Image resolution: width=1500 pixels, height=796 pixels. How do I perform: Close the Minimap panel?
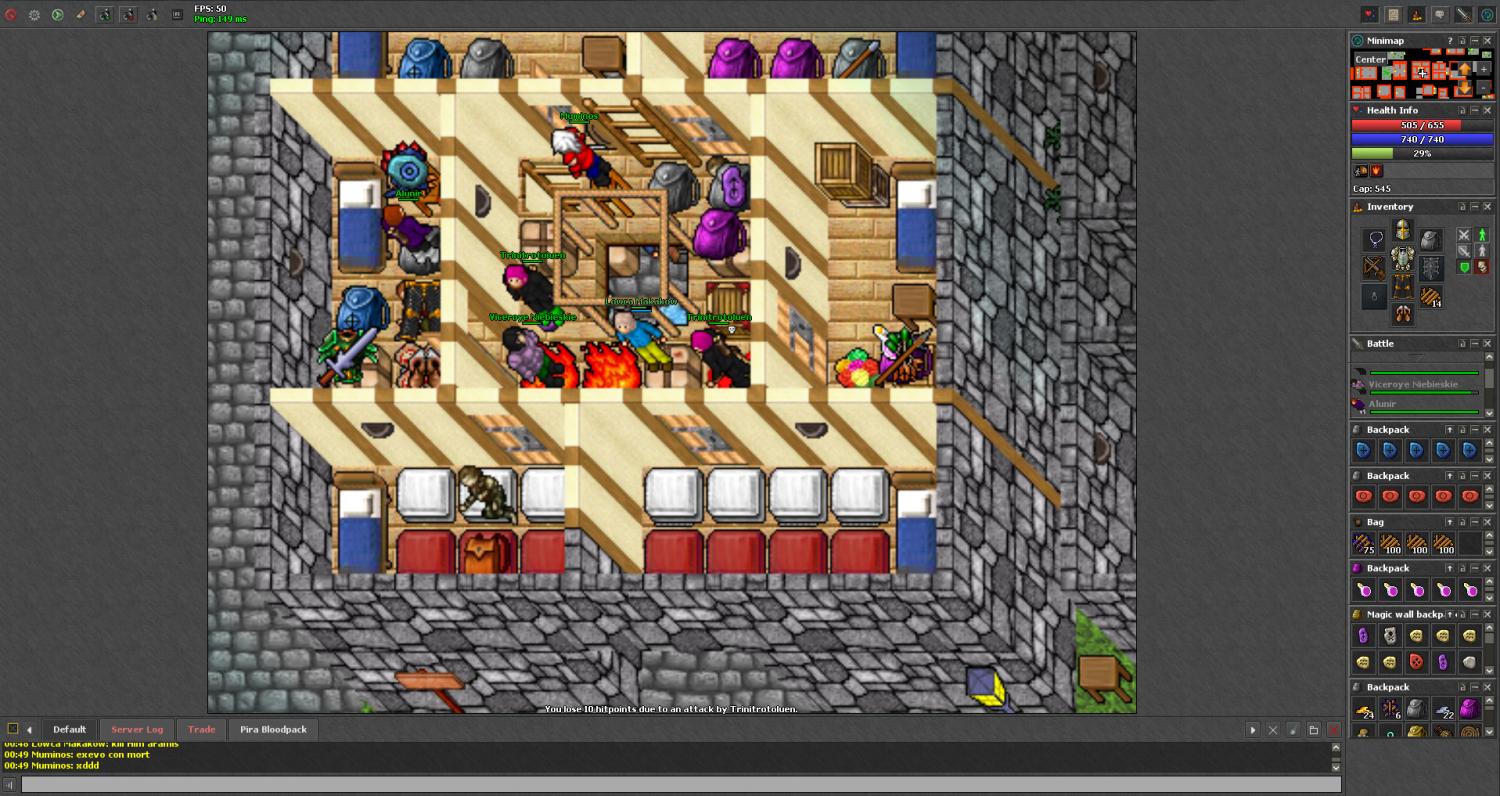(x=1487, y=41)
